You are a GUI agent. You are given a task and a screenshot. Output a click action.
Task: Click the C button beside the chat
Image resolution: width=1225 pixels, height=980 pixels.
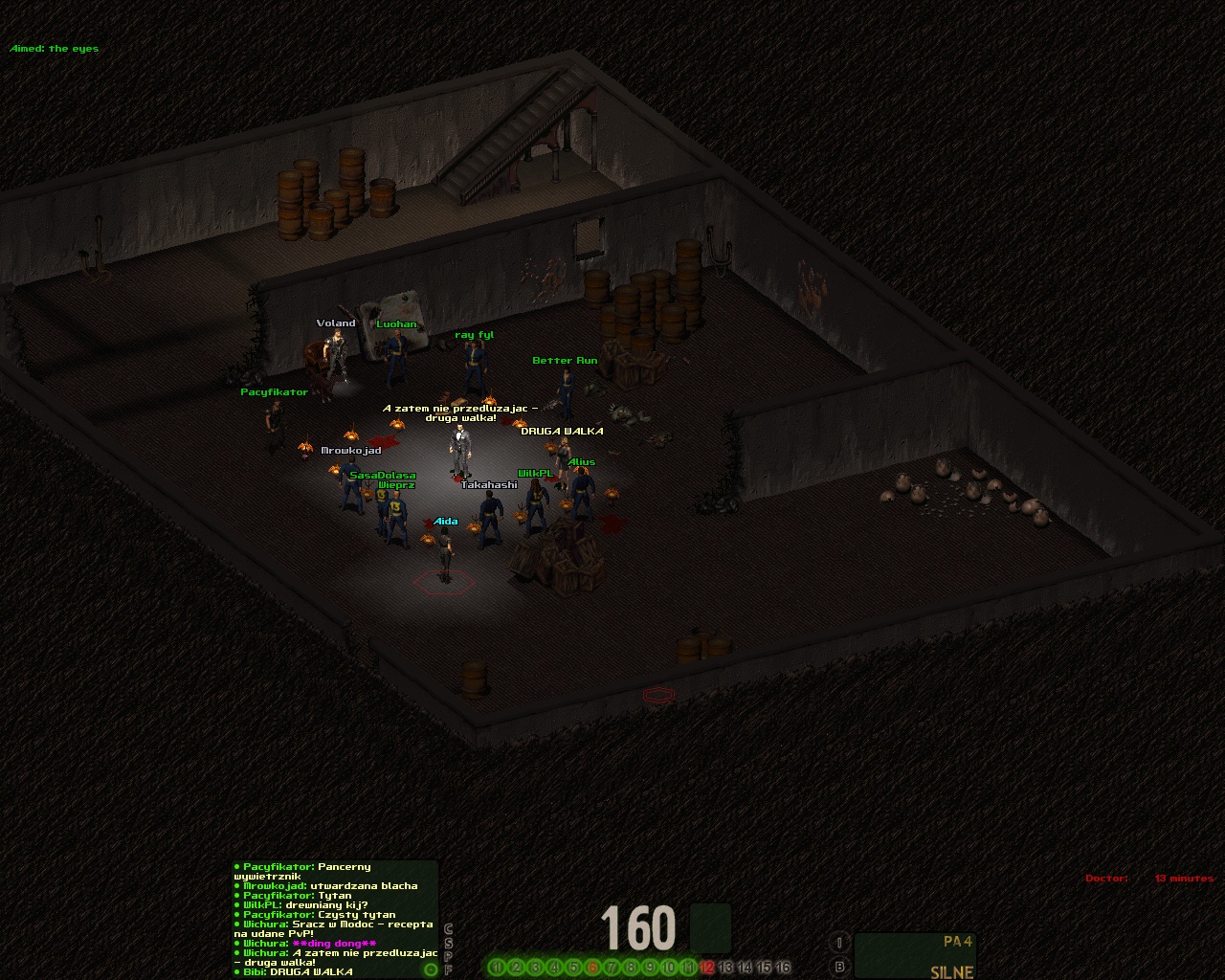pyautogui.click(x=448, y=929)
